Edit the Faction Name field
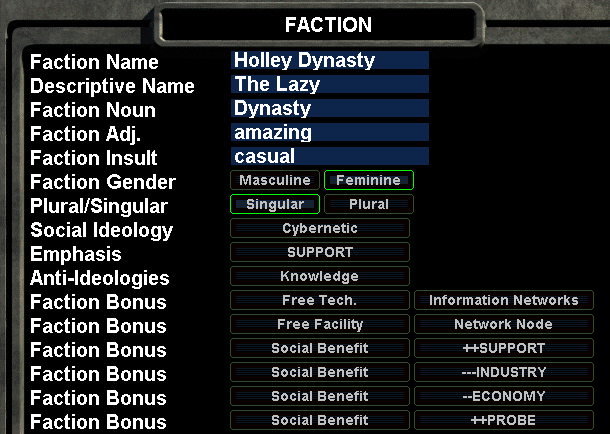Image resolution: width=610 pixels, height=434 pixels. (329, 60)
